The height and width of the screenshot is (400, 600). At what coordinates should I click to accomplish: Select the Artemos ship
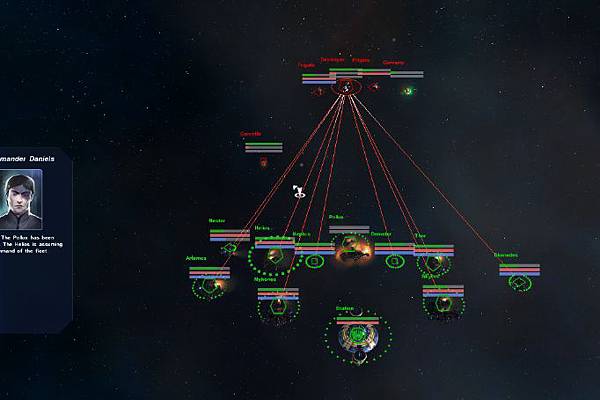[x=209, y=286]
